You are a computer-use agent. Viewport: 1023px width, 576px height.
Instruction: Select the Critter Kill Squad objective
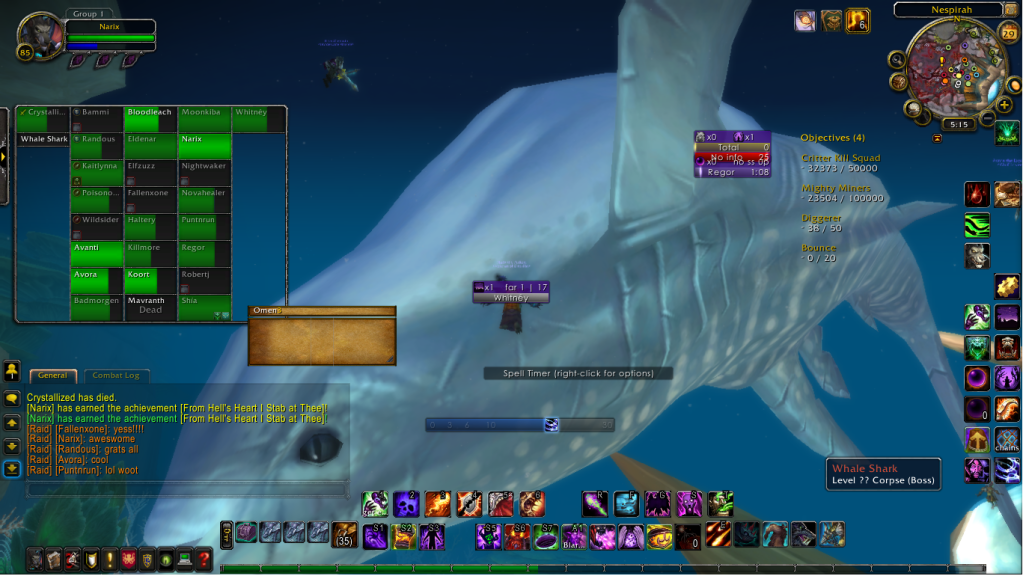840,158
